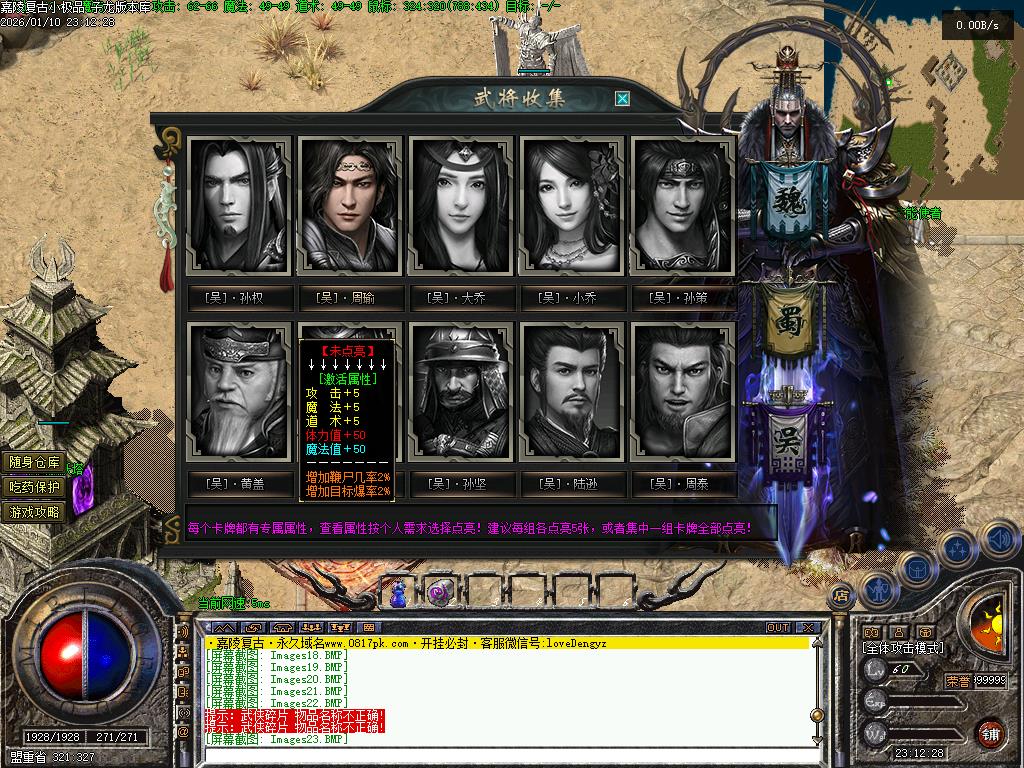Pick the 小乔 general portrait
The width and height of the screenshot is (1024, 768).
572,206
